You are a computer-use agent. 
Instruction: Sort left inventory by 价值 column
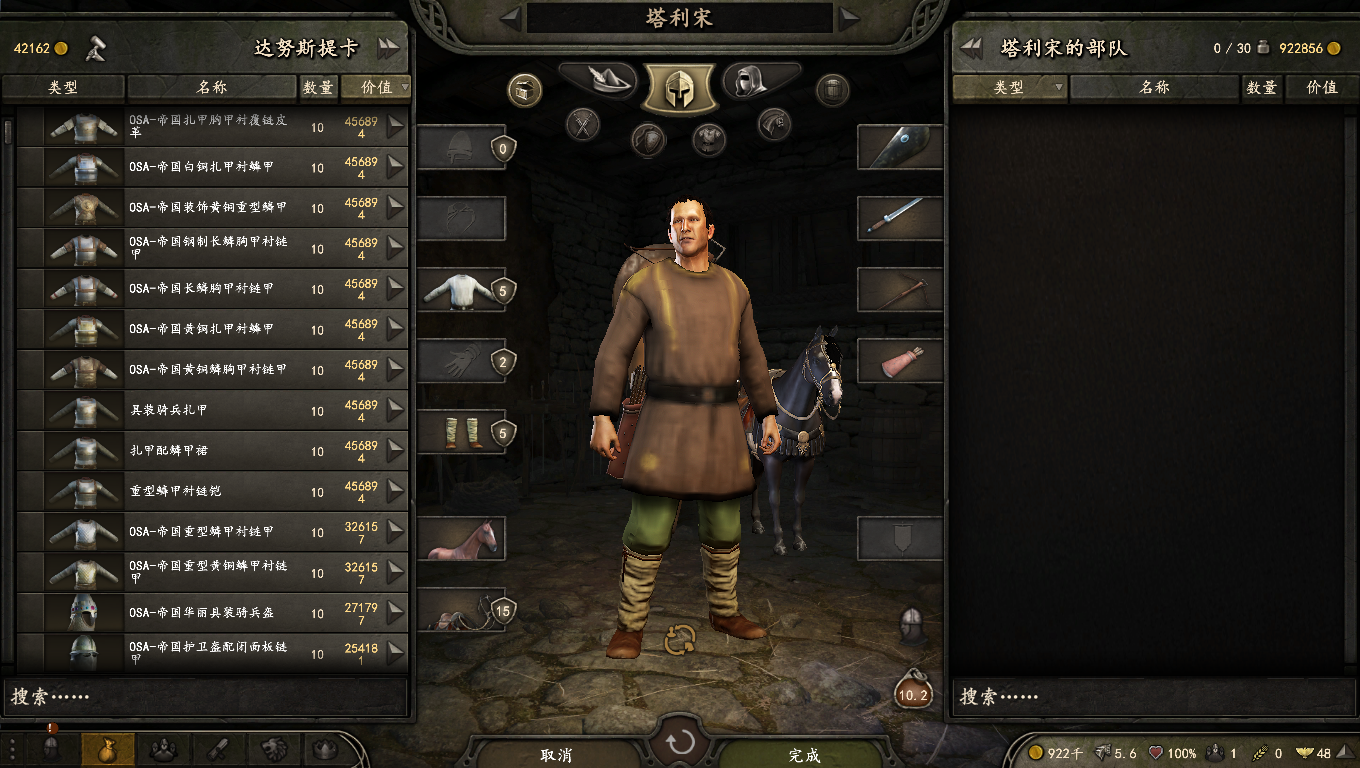coord(376,88)
